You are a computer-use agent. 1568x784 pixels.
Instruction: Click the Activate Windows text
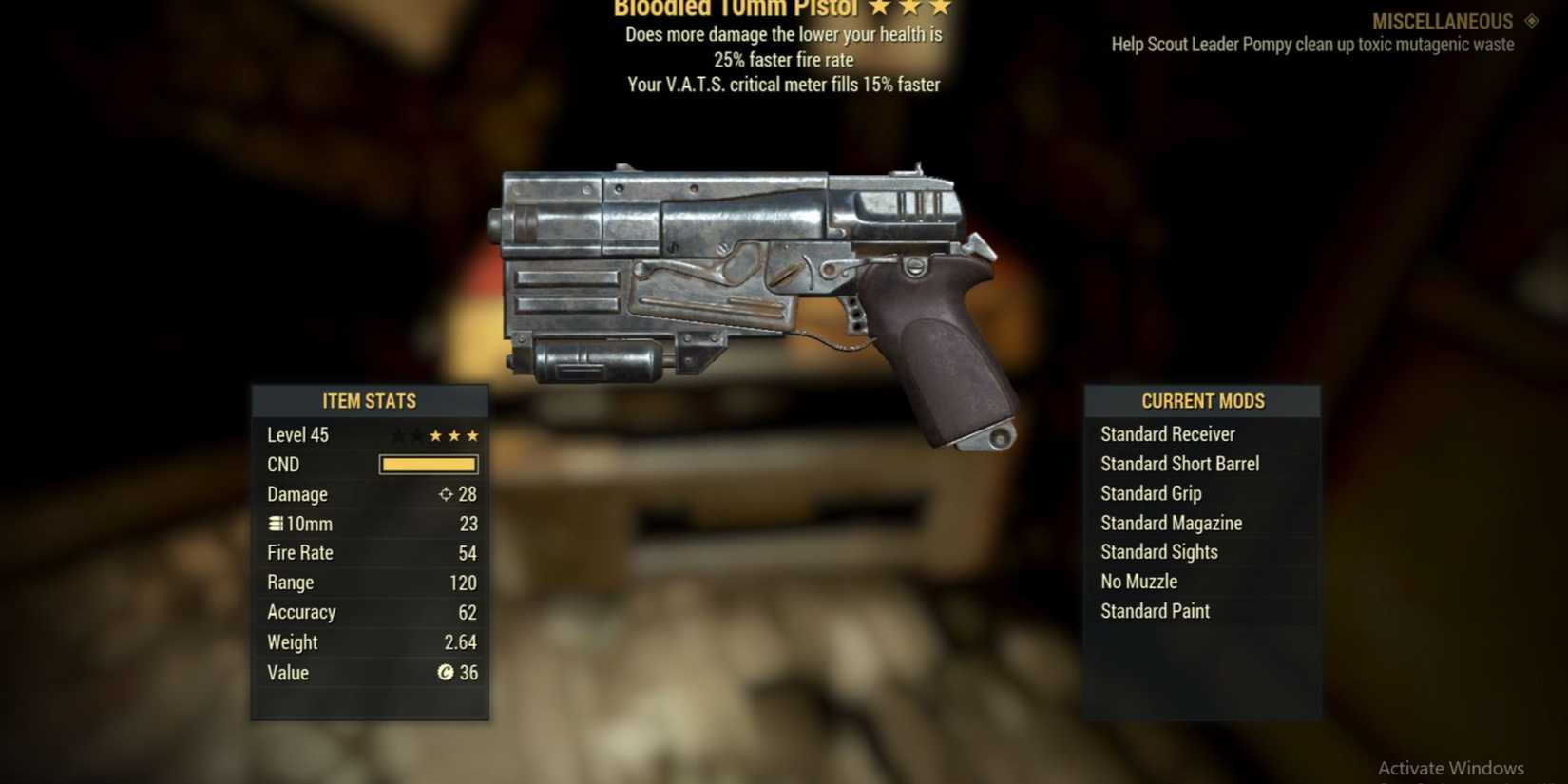click(1452, 767)
